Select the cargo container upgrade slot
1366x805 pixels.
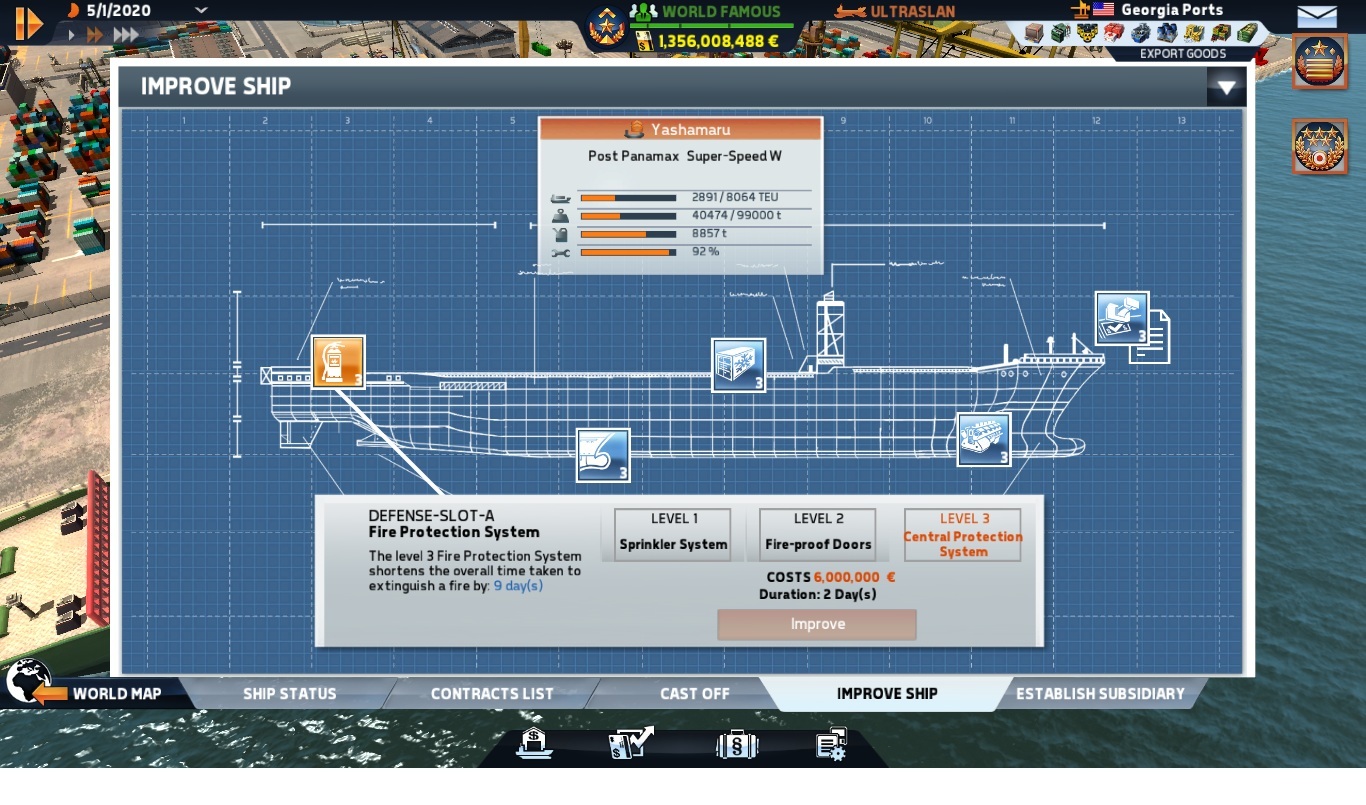click(738, 365)
